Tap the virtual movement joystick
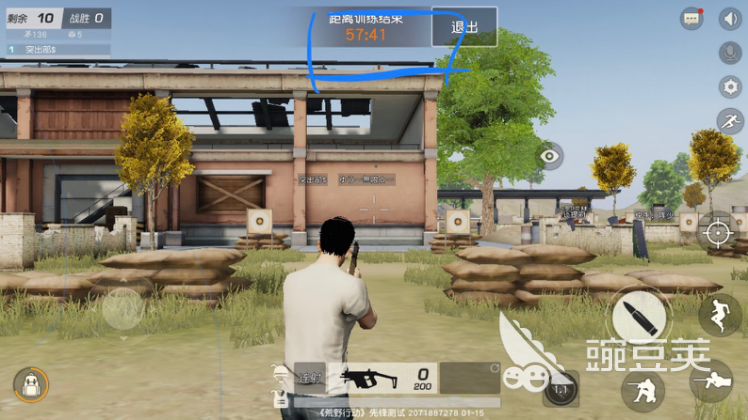 (122, 310)
